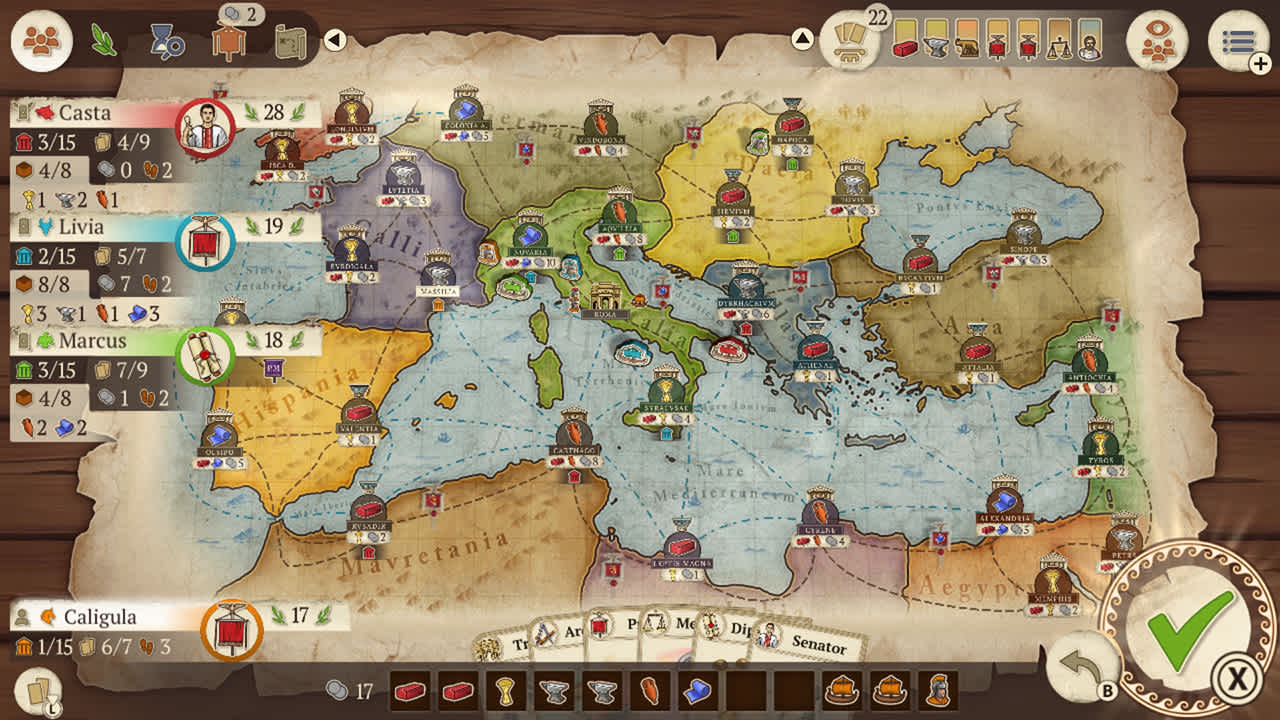1280x720 pixels.
Task: Open the players panel icon
Action: [x=40, y=40]
